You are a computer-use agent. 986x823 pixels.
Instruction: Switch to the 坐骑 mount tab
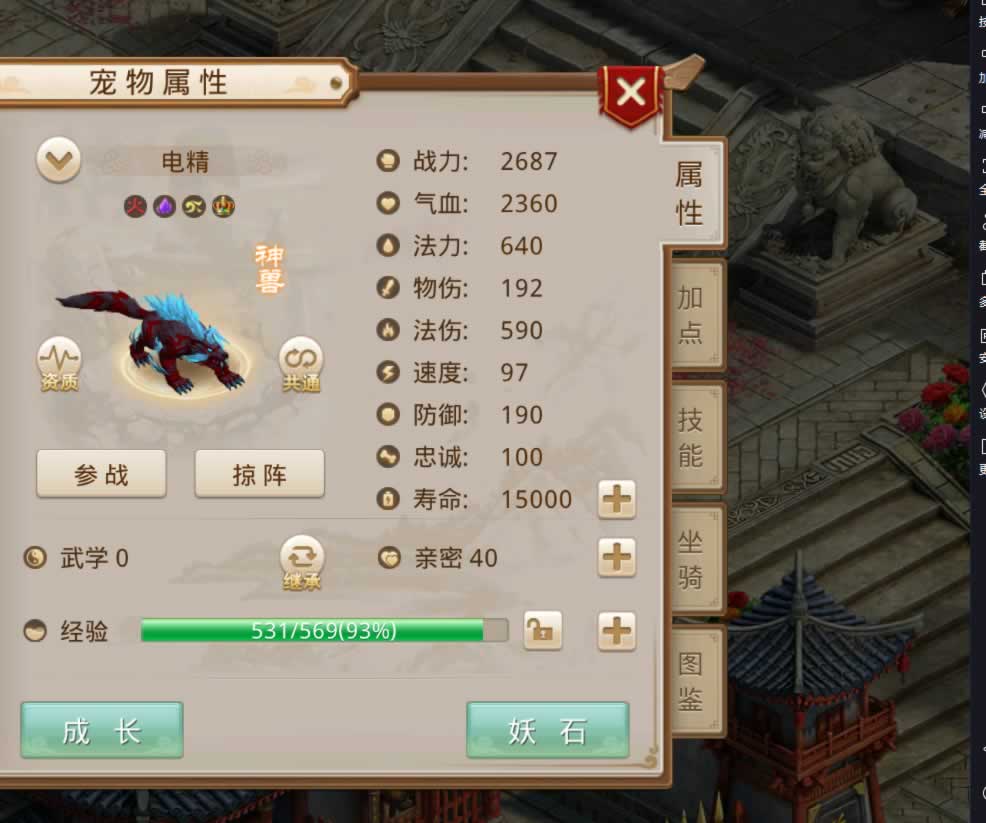point(691,560)
